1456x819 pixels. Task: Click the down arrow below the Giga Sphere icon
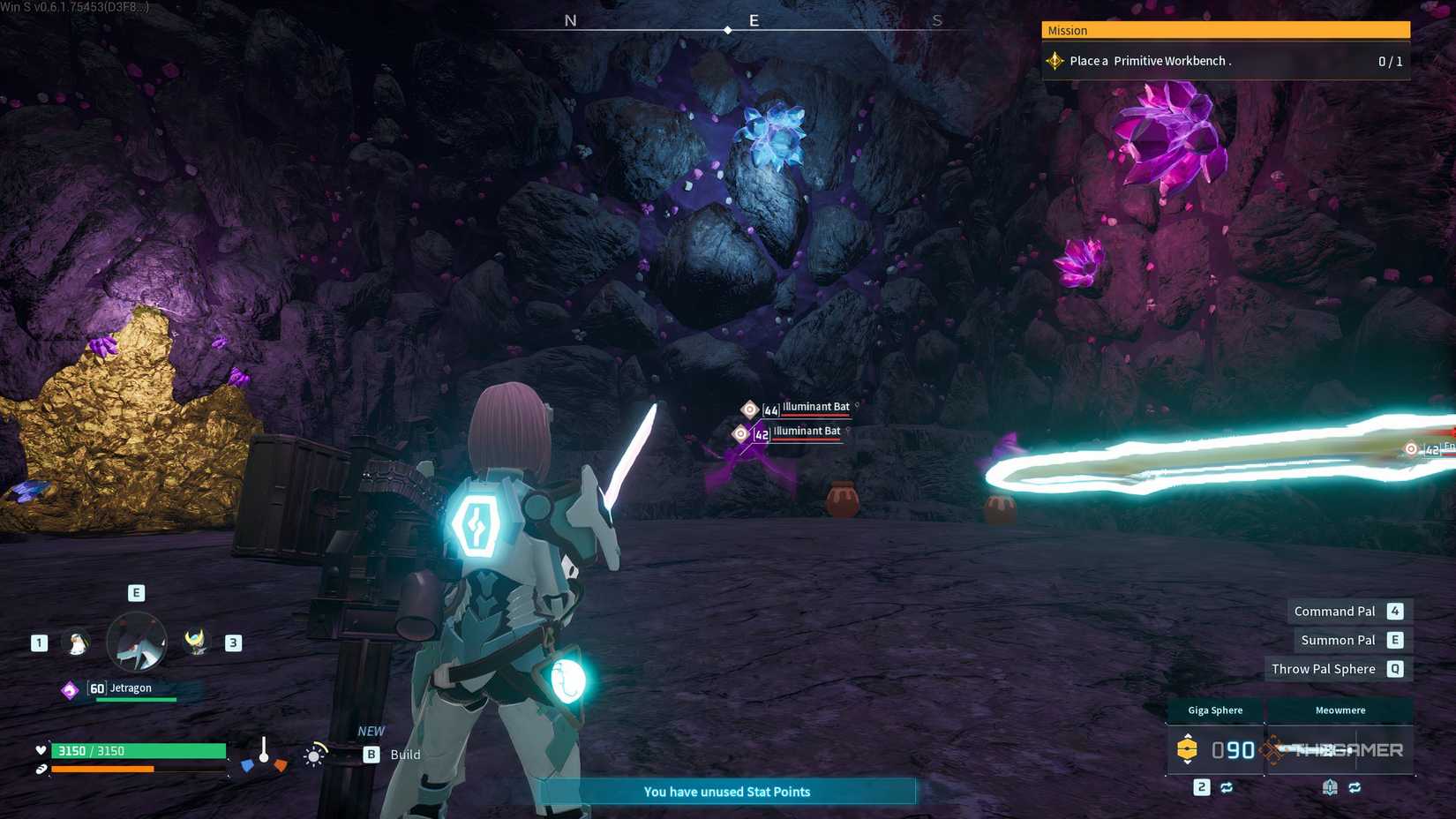click(1188, 763)
